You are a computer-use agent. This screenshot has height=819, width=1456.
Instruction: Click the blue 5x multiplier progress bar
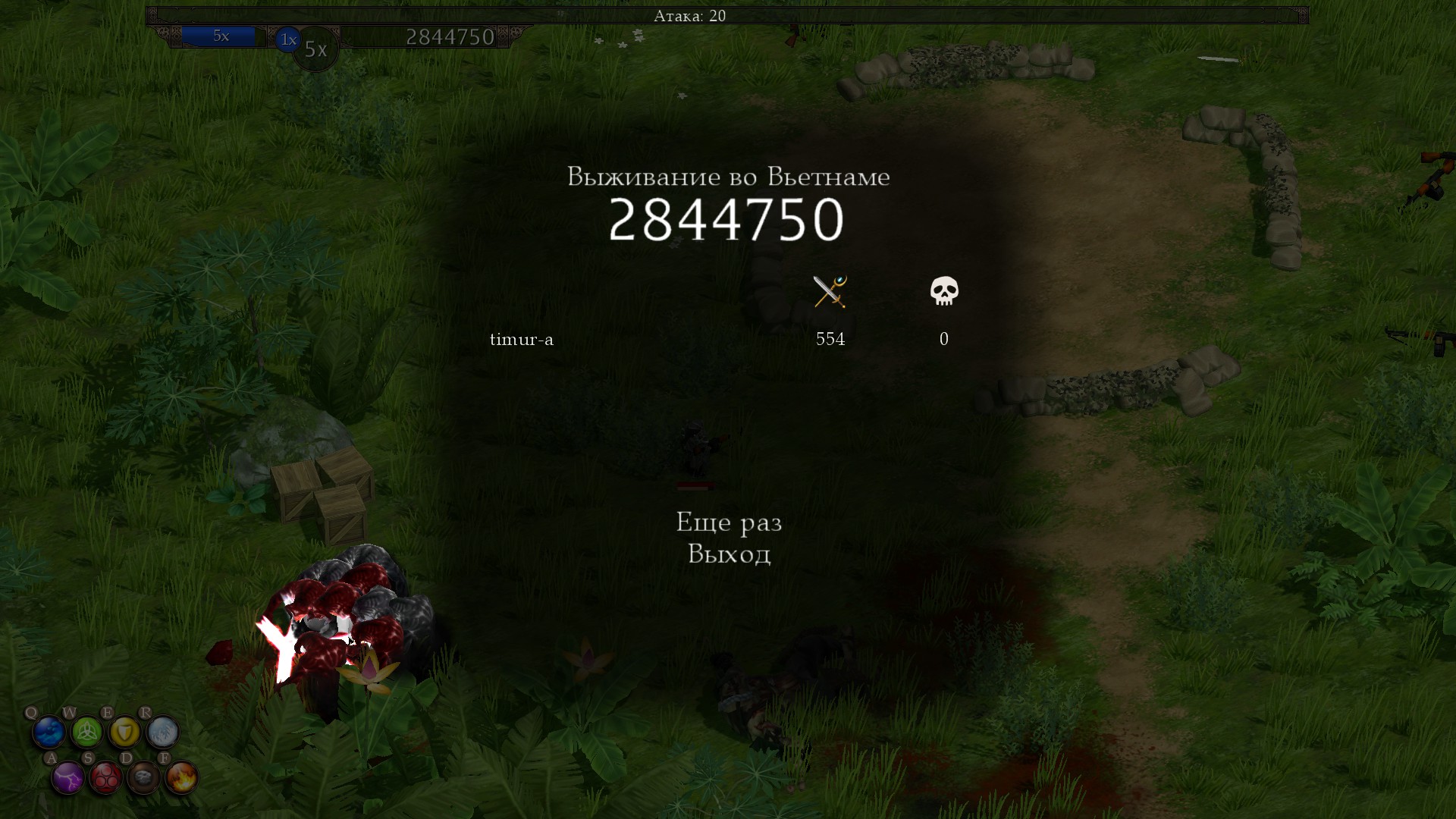(x=221, y=36)
